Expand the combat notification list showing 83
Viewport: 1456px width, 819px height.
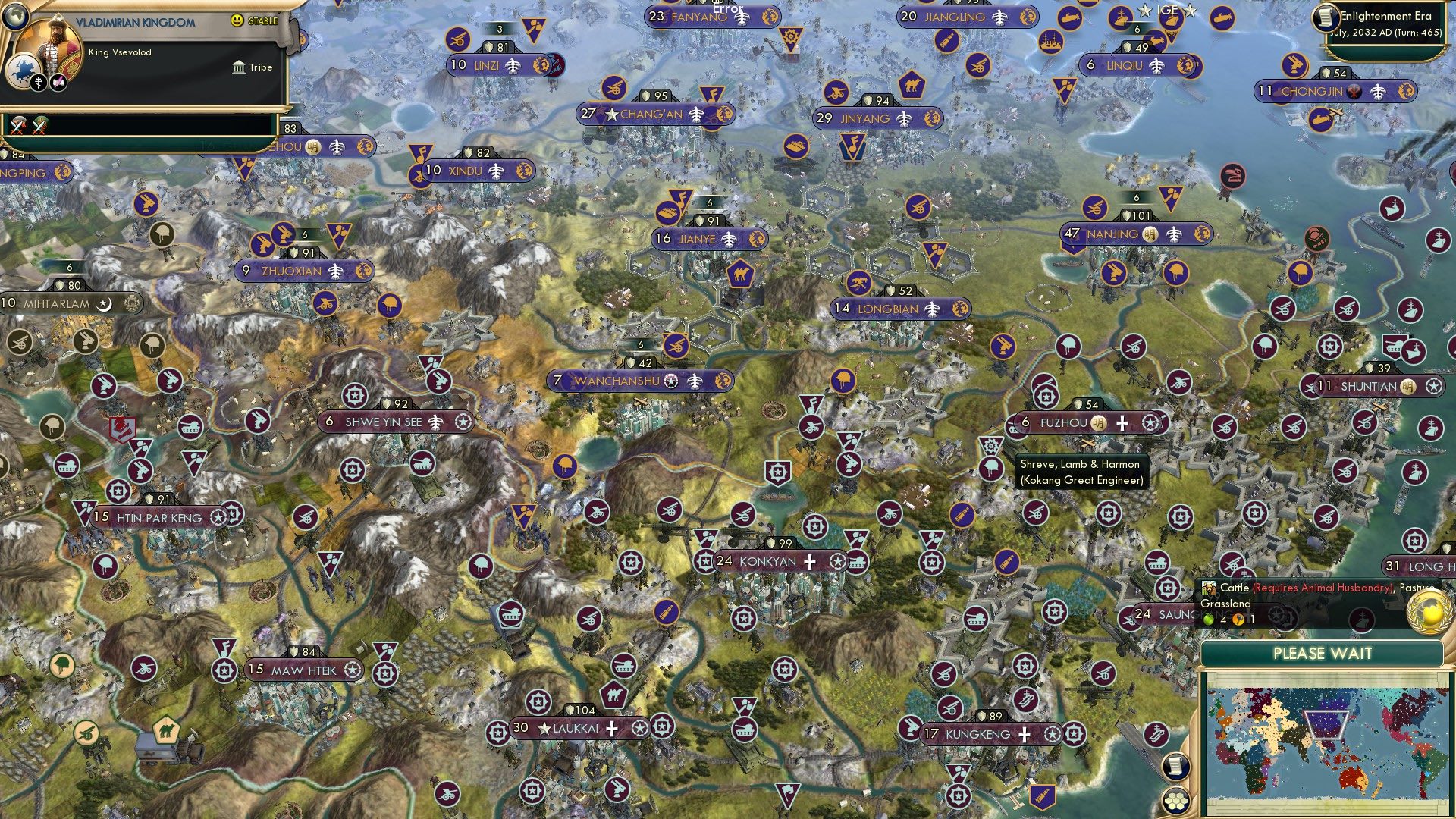288,130
